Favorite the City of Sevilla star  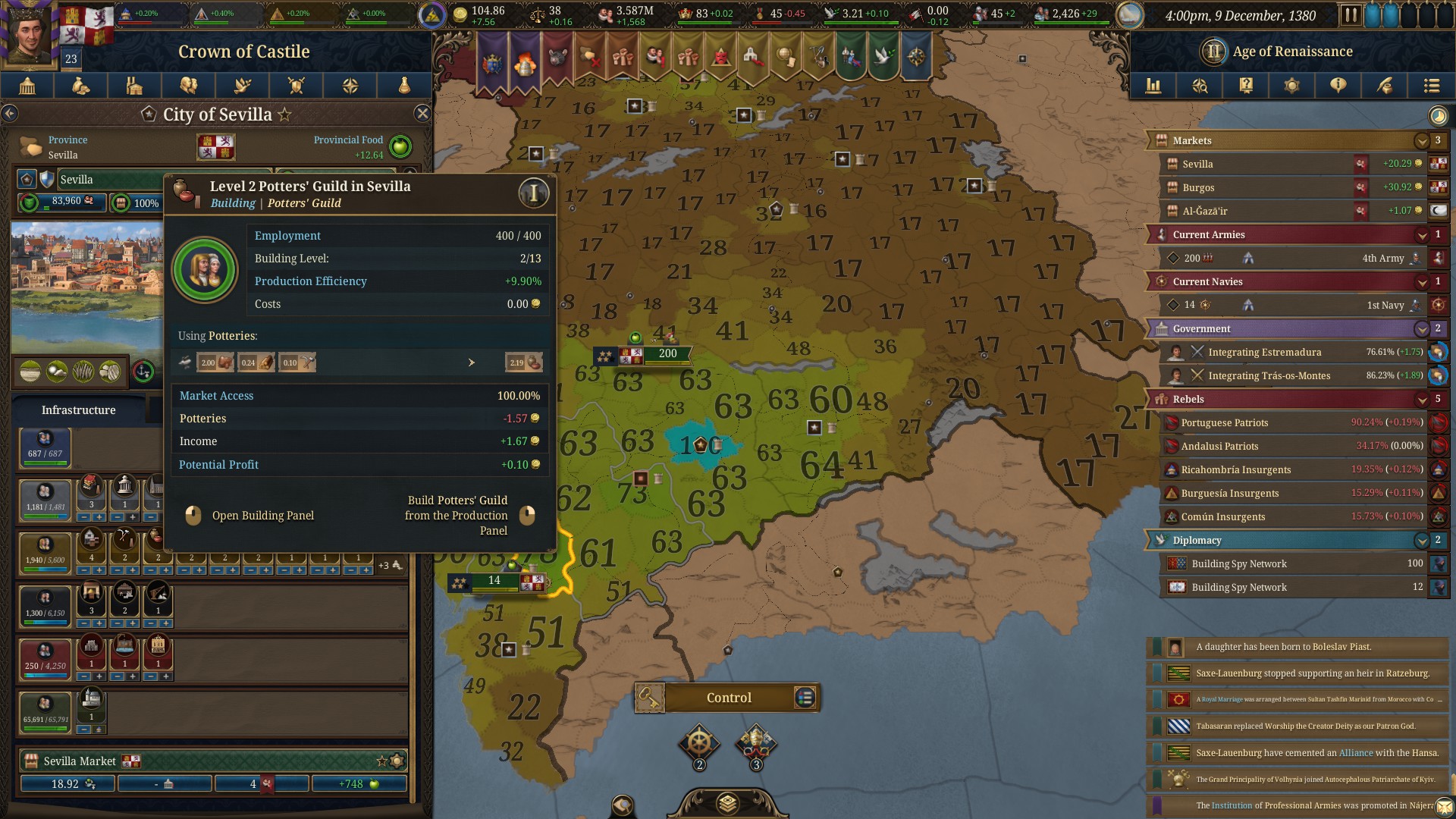(284, 115)
